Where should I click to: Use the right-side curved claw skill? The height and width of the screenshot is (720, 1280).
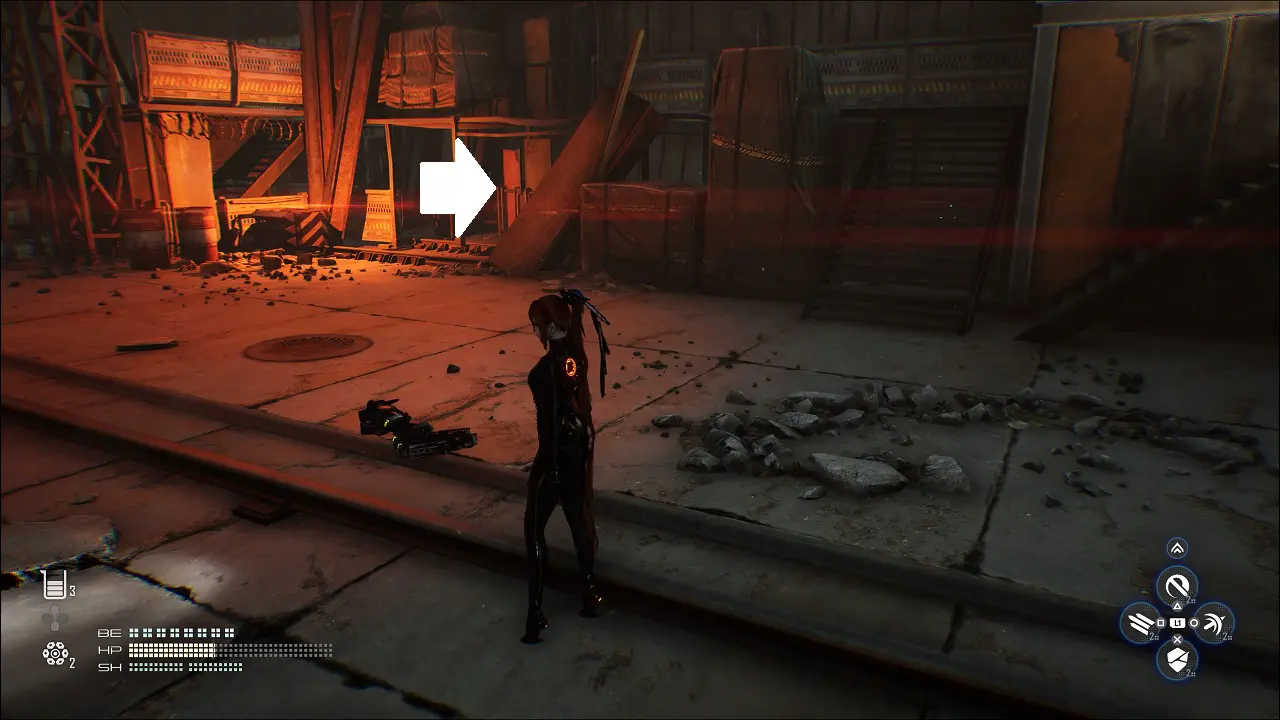tap(1212, 623)
